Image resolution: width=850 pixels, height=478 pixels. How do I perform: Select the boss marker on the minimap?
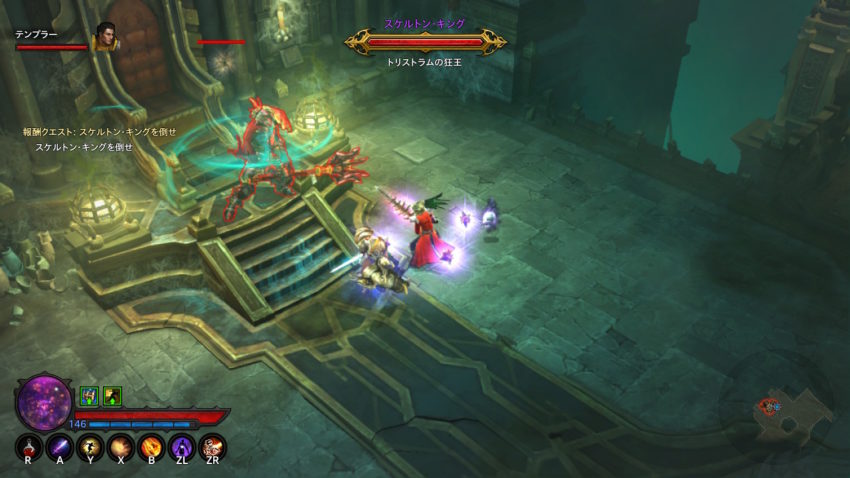coord(768,406)
